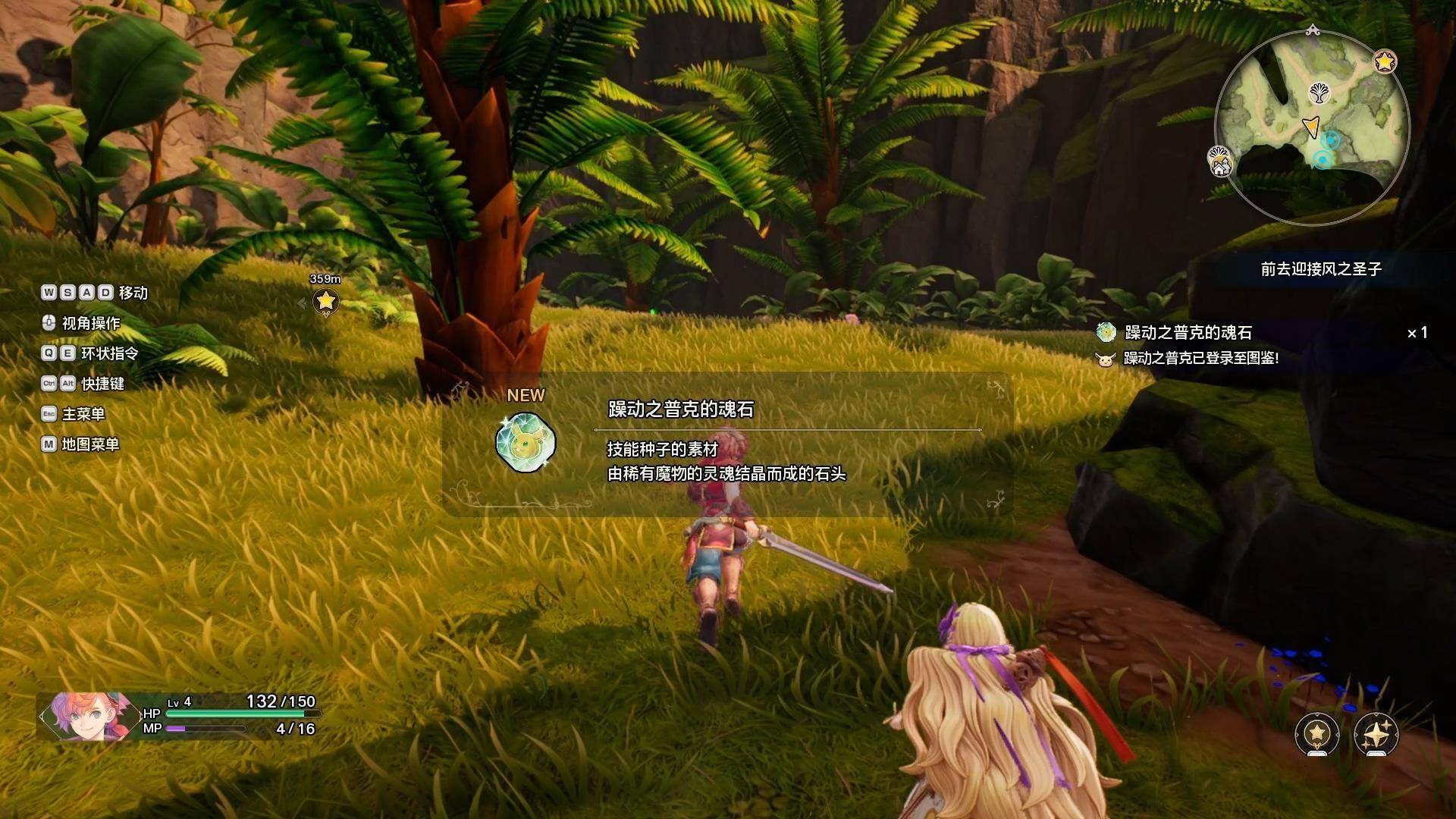Open the circular minimap

(x=1311, y=129)
